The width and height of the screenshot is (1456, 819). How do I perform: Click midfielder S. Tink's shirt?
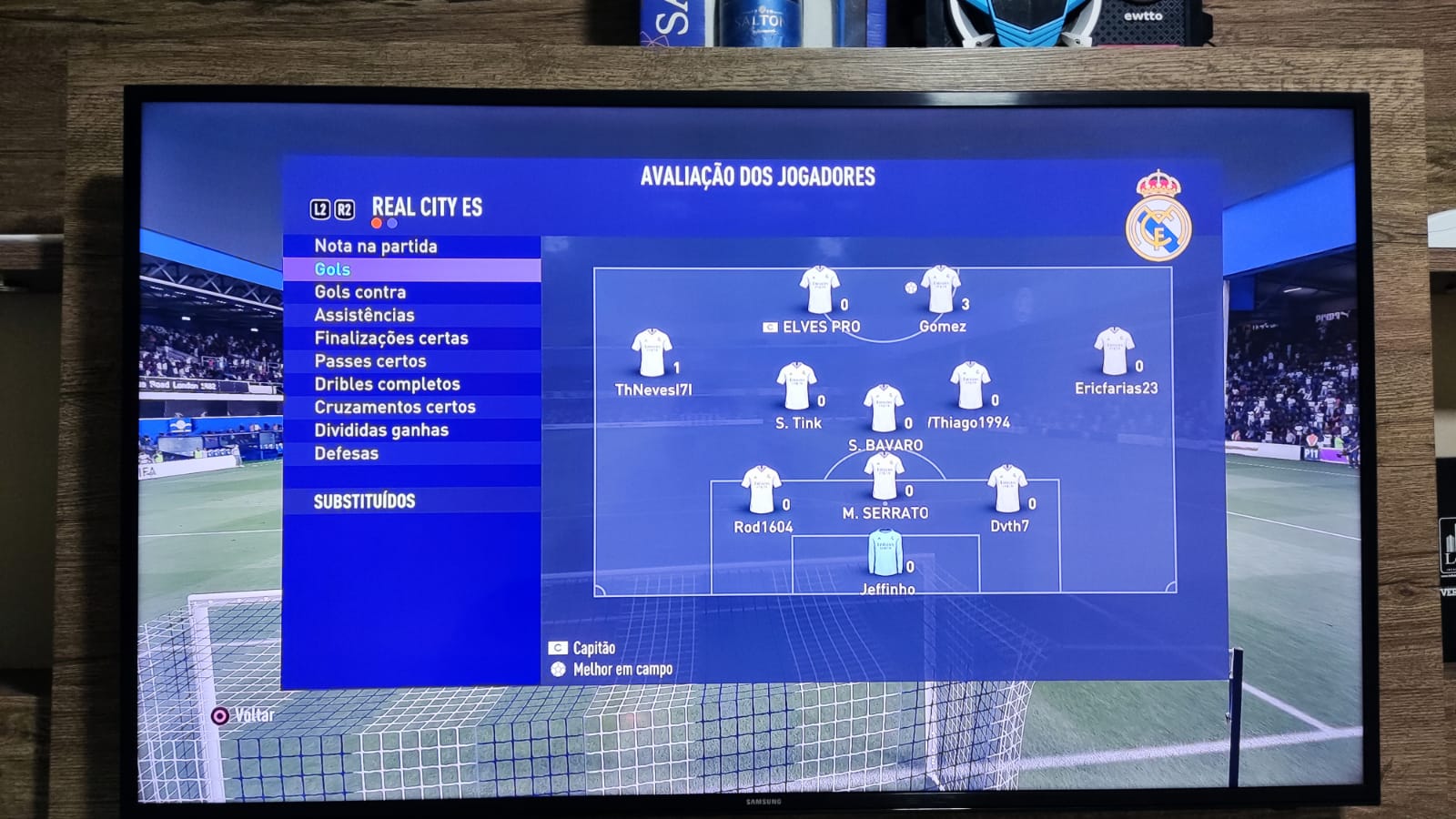[x=796, y=387]
